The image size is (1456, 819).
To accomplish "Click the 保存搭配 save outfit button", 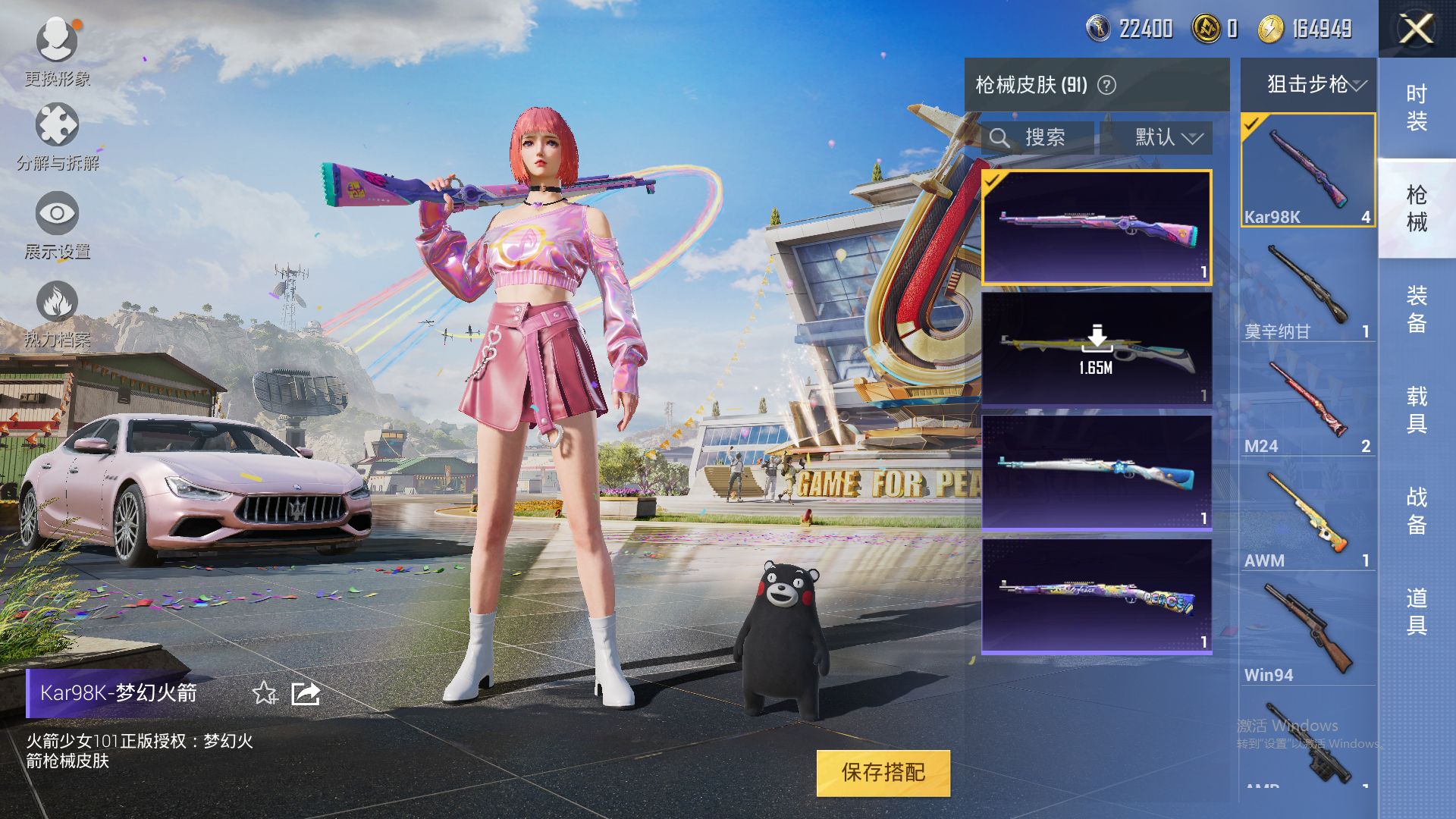I will click(883, 773).
